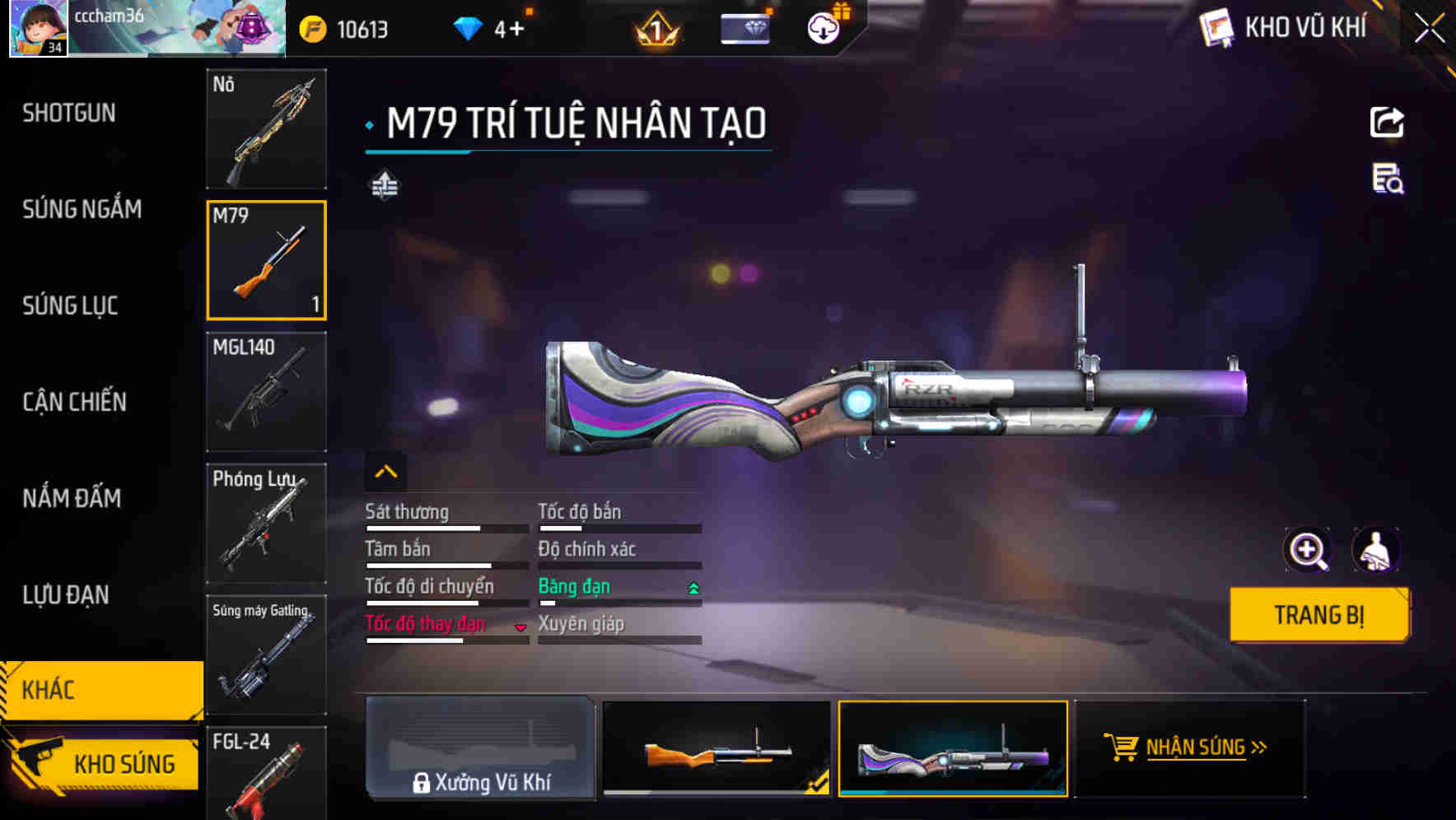Show the CẬN CHIẾN weapons
This screenshot has height=820, width=1456.
[x=74, y=402]
